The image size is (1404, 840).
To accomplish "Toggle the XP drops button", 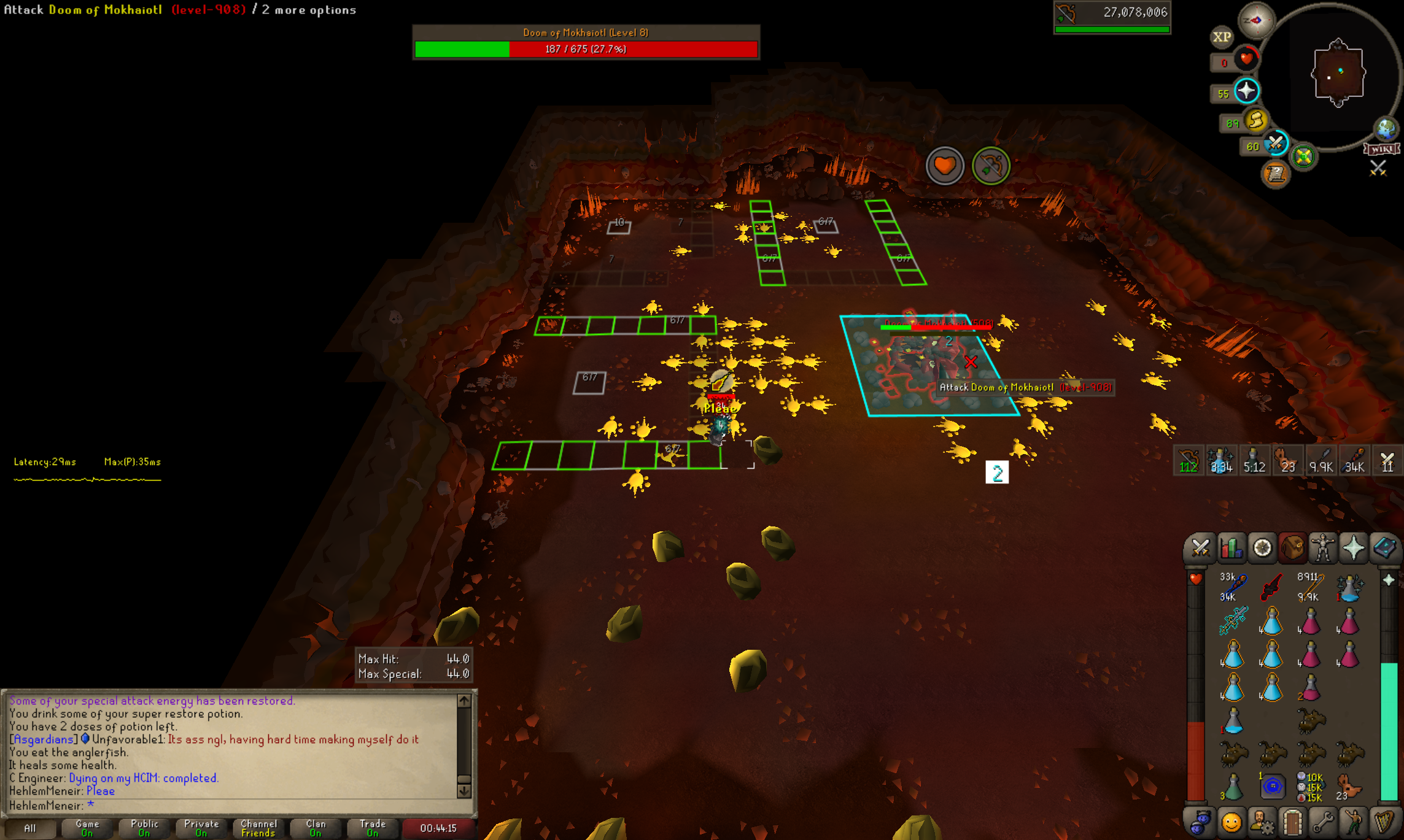I will [1222, 37].
